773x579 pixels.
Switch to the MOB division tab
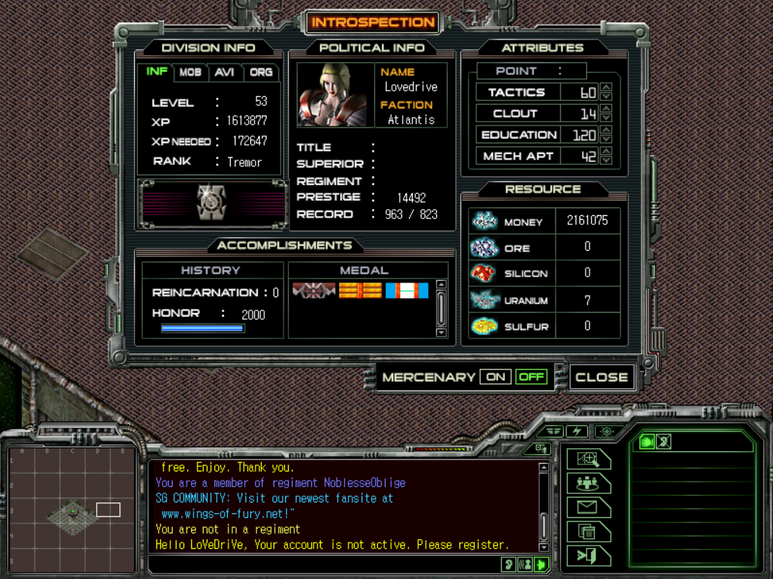[x=189, y=73]
